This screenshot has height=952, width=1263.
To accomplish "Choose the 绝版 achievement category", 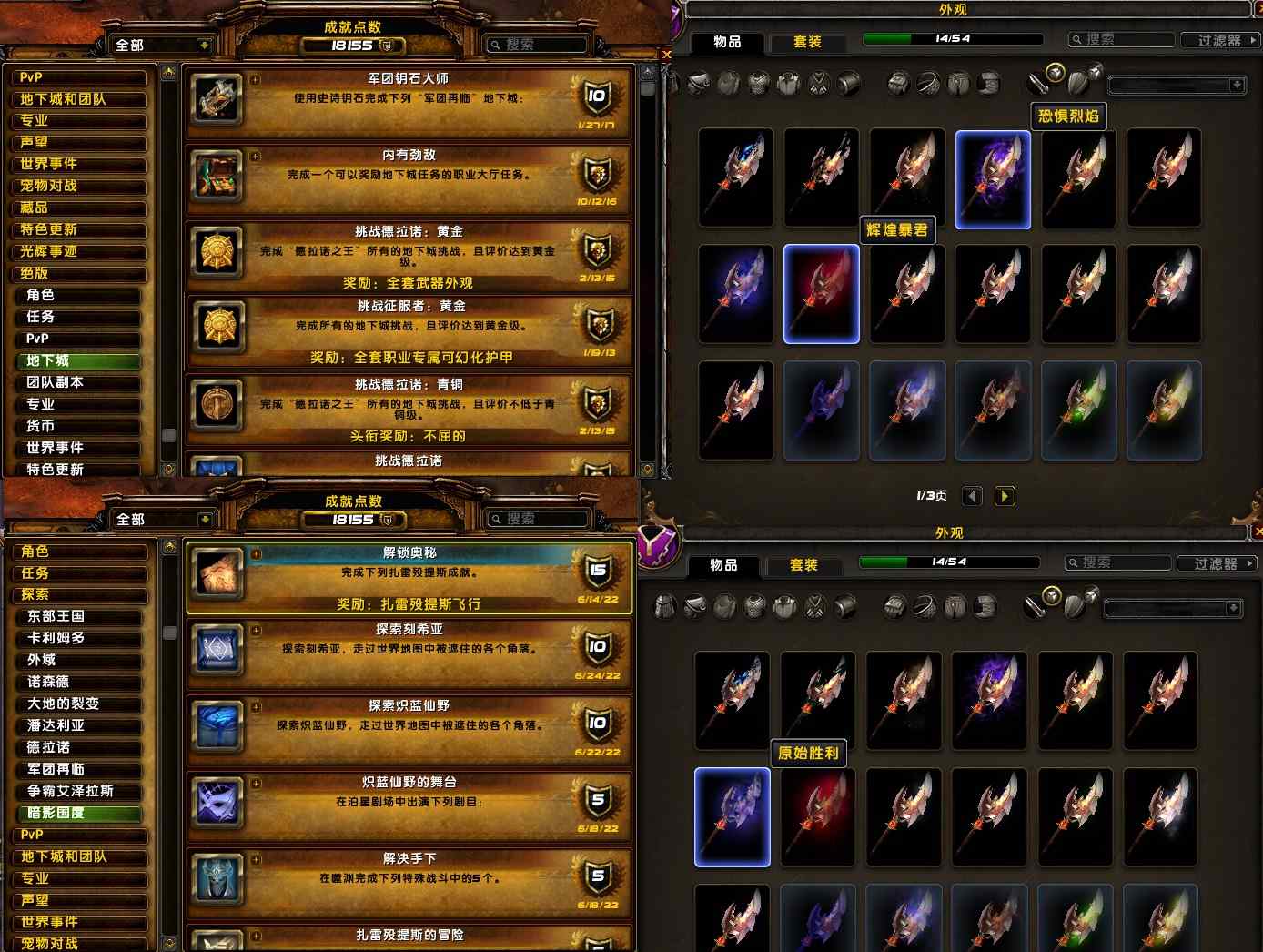I will 77,273.
